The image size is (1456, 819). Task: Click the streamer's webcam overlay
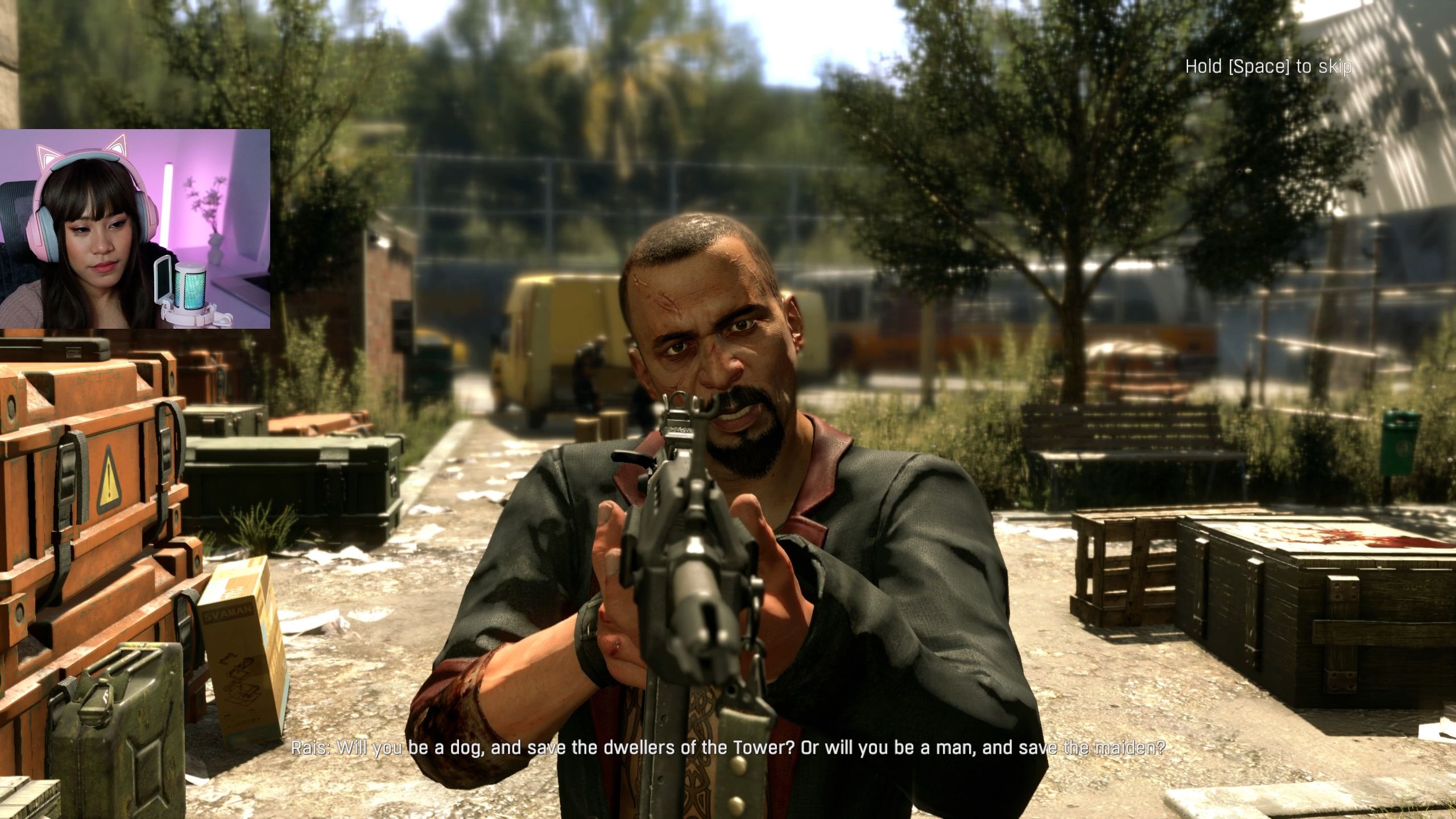(135, 229)
